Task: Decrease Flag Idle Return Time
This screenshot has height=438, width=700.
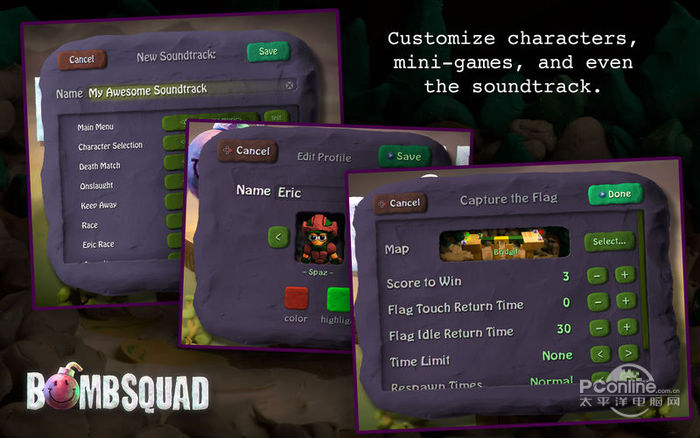Action: coord(597,327)
